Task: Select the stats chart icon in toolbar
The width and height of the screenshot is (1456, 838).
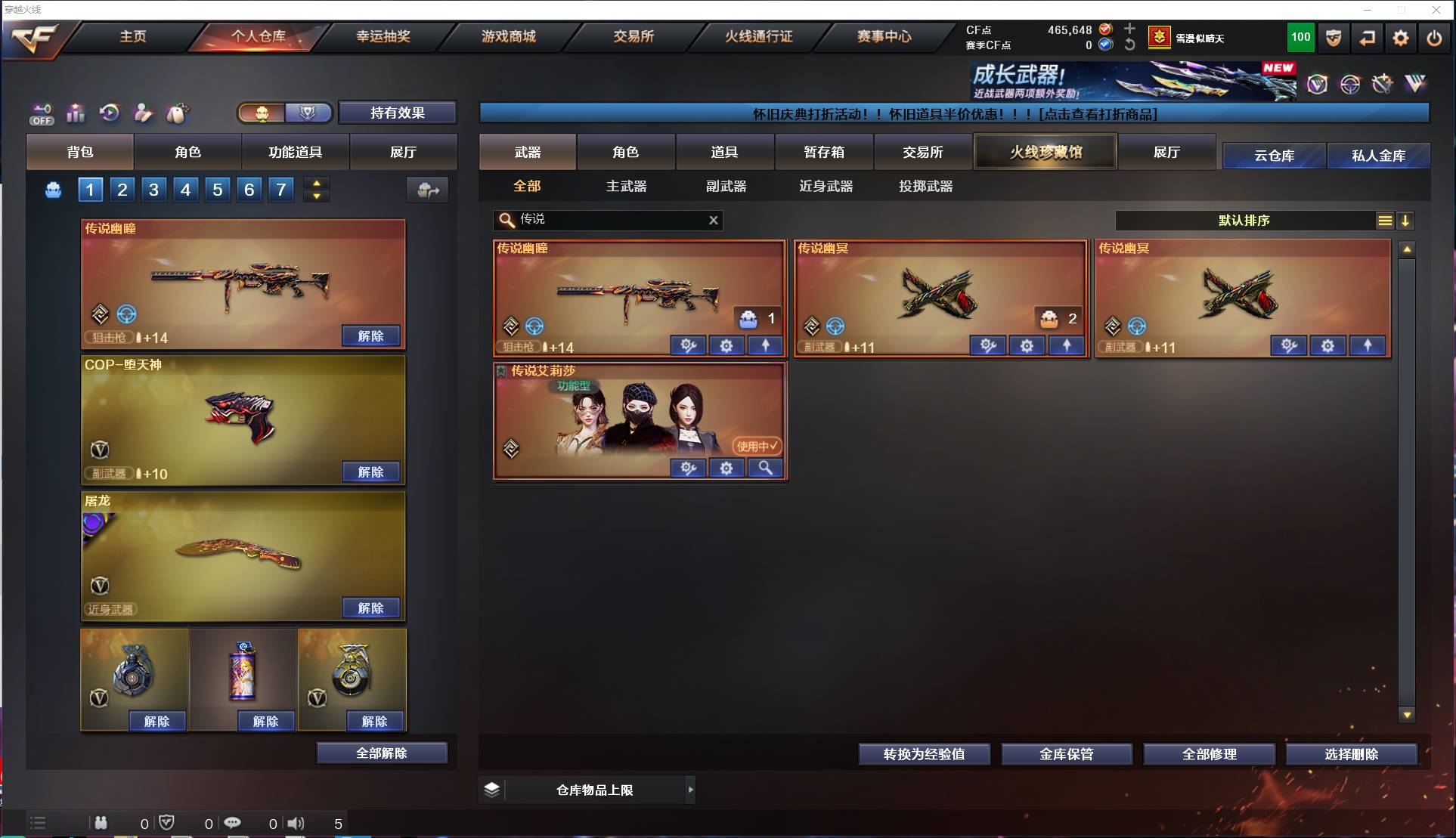Action: click(76, 113)
